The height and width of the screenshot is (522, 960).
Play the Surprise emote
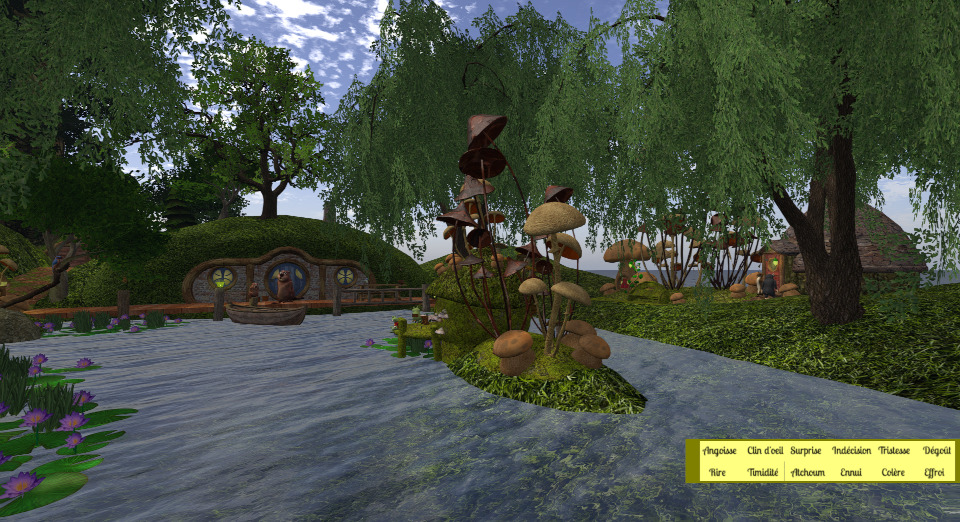(806, 451)
